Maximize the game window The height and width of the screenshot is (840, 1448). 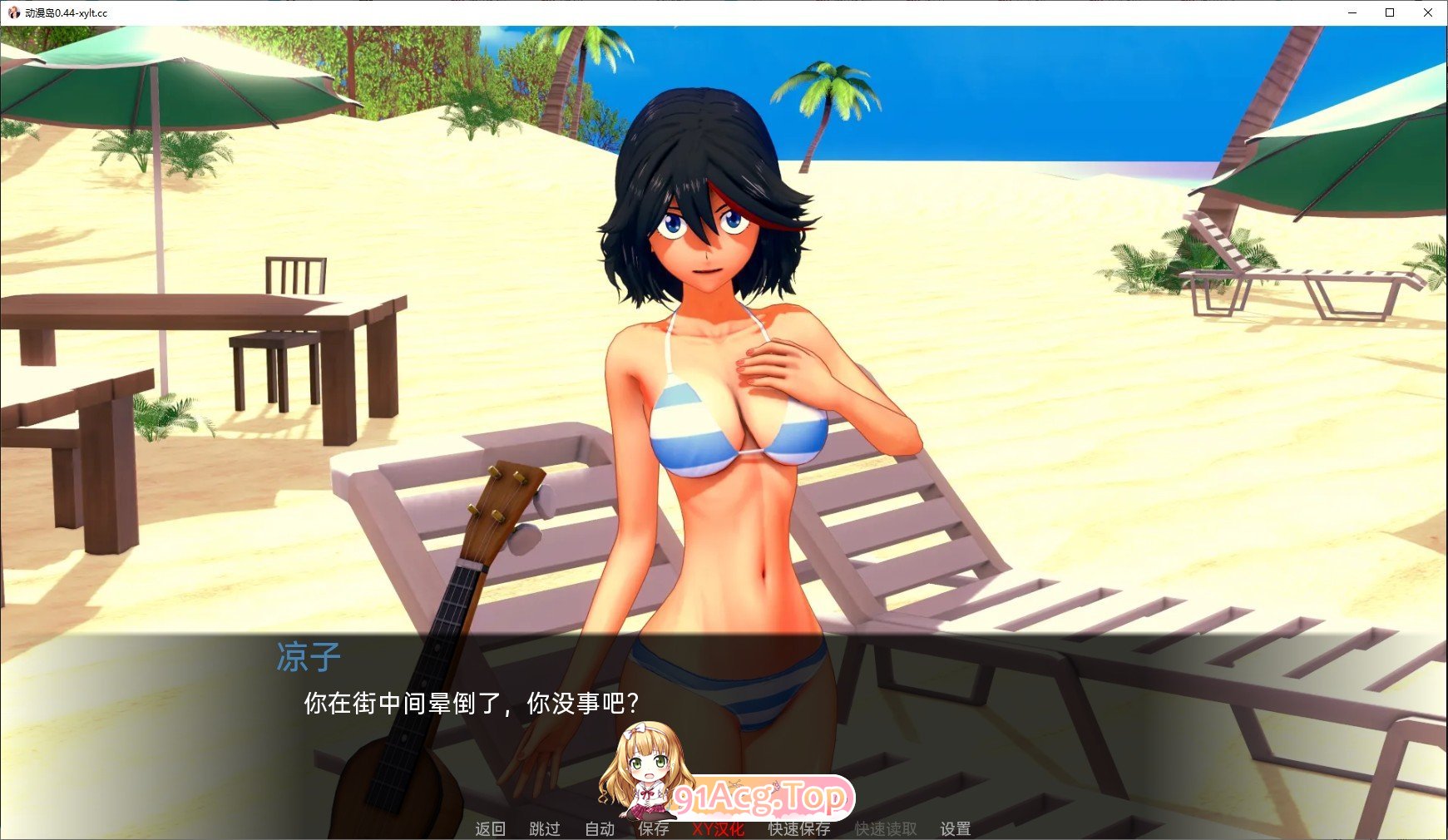pos(1389,12)
